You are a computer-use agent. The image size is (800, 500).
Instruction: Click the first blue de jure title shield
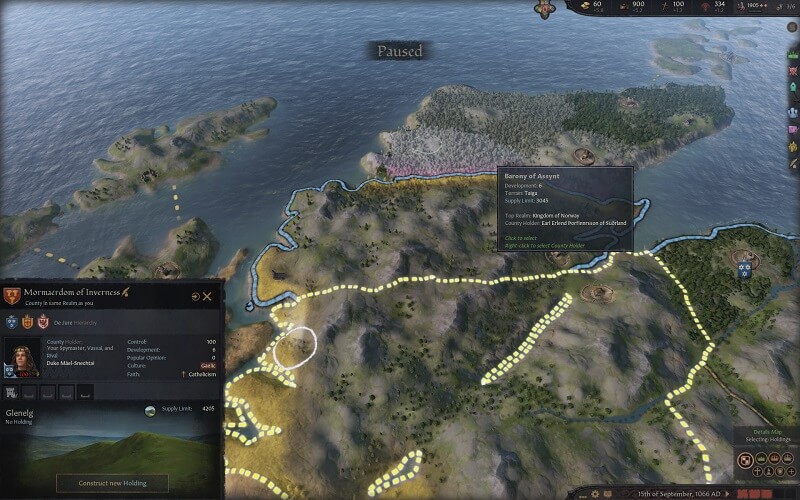click(12, 322)
